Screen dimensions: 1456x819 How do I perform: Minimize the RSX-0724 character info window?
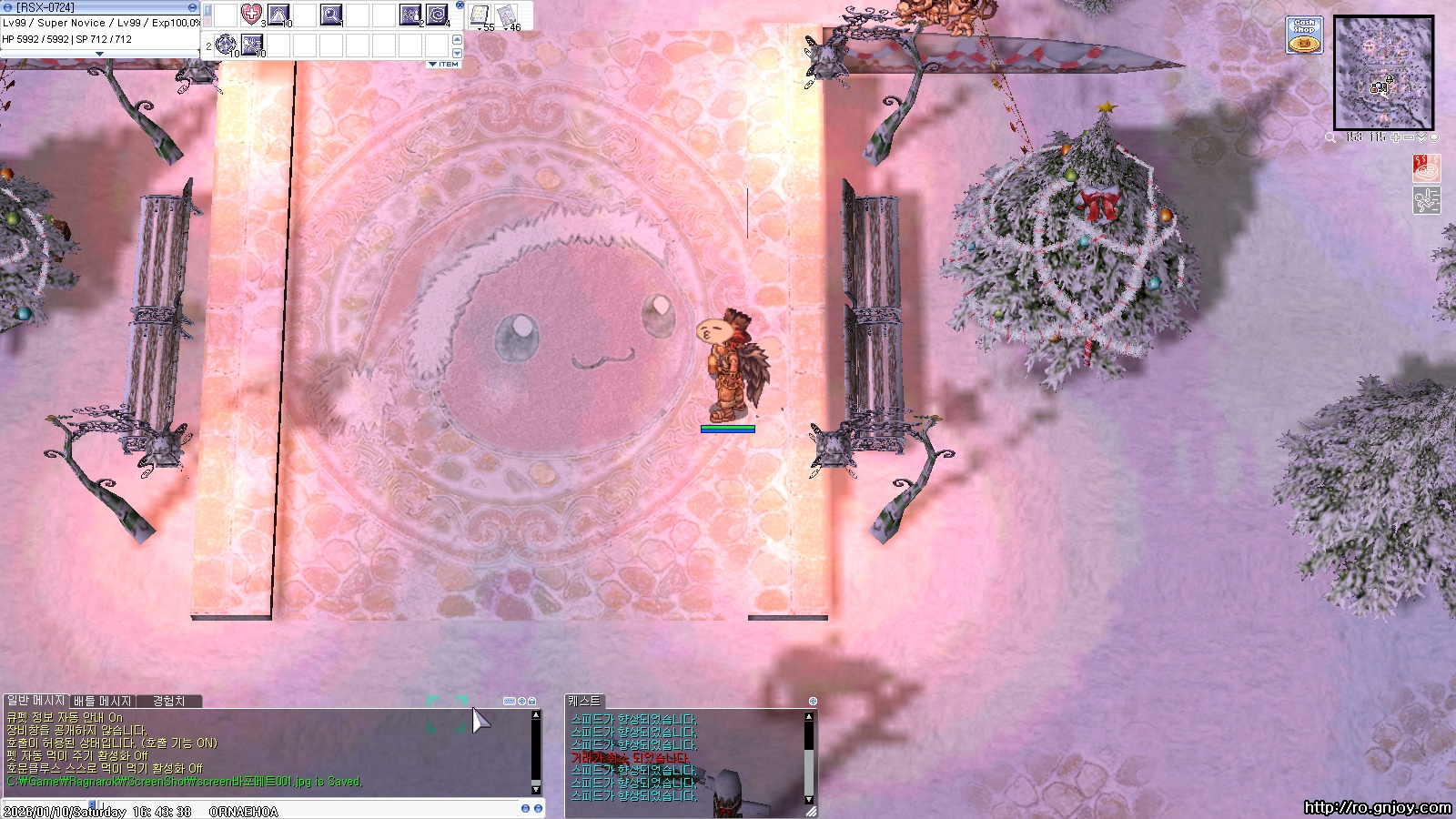tap(192, 7)
